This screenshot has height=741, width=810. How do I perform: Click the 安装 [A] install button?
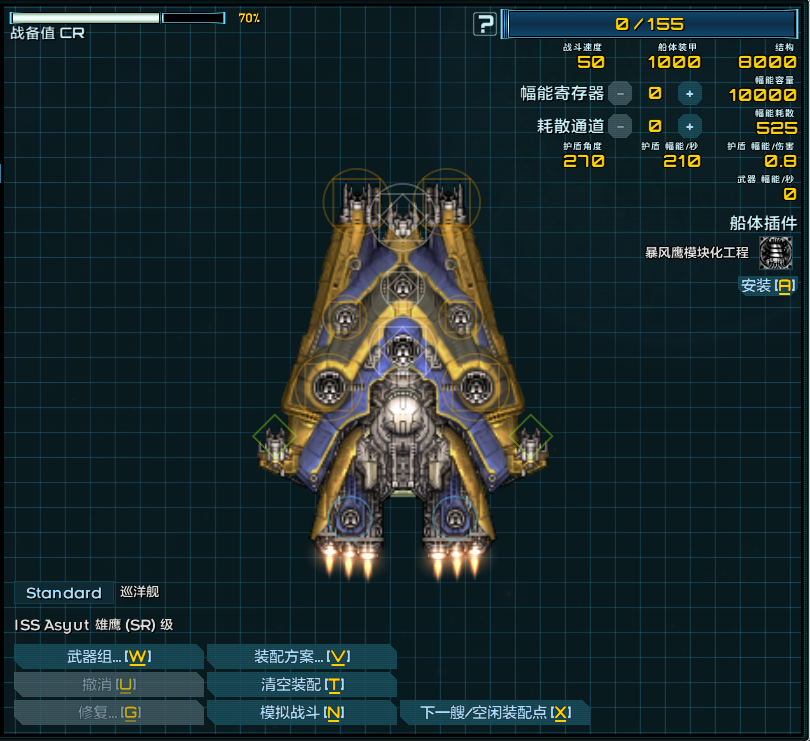(768, 286)
